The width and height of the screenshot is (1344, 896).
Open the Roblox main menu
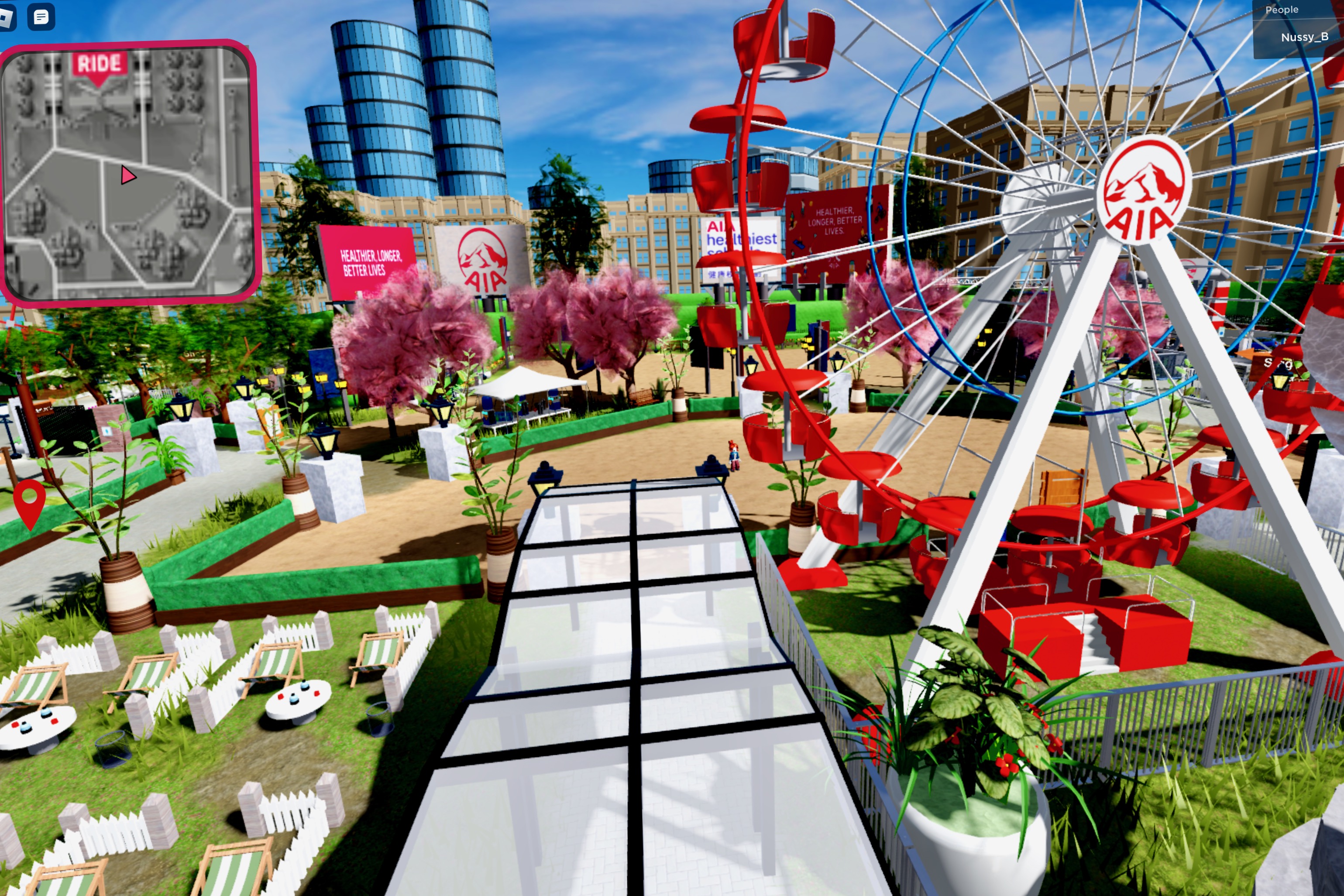tap(8, 17)
